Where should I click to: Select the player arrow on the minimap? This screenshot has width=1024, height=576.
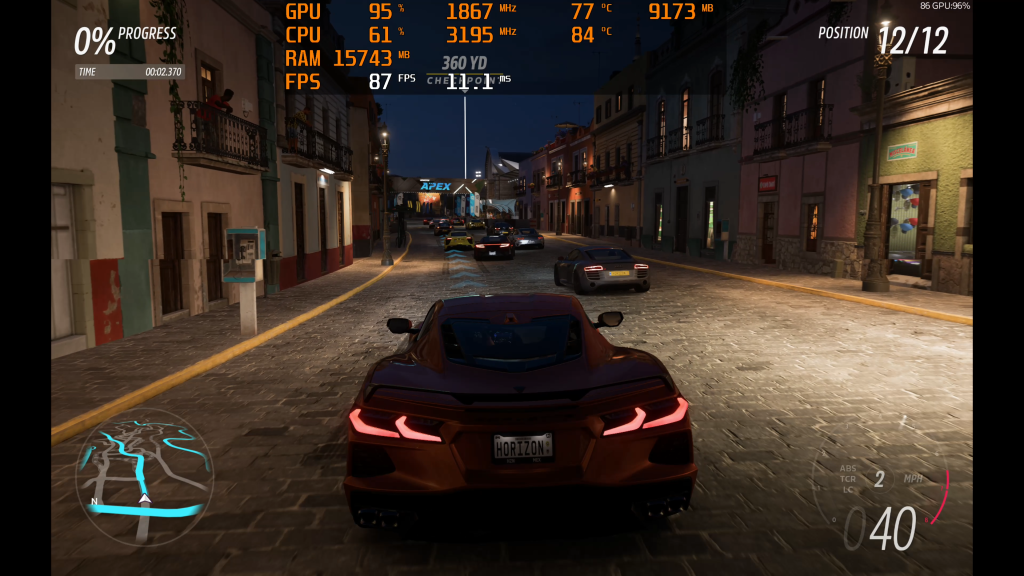coord(144,497)
